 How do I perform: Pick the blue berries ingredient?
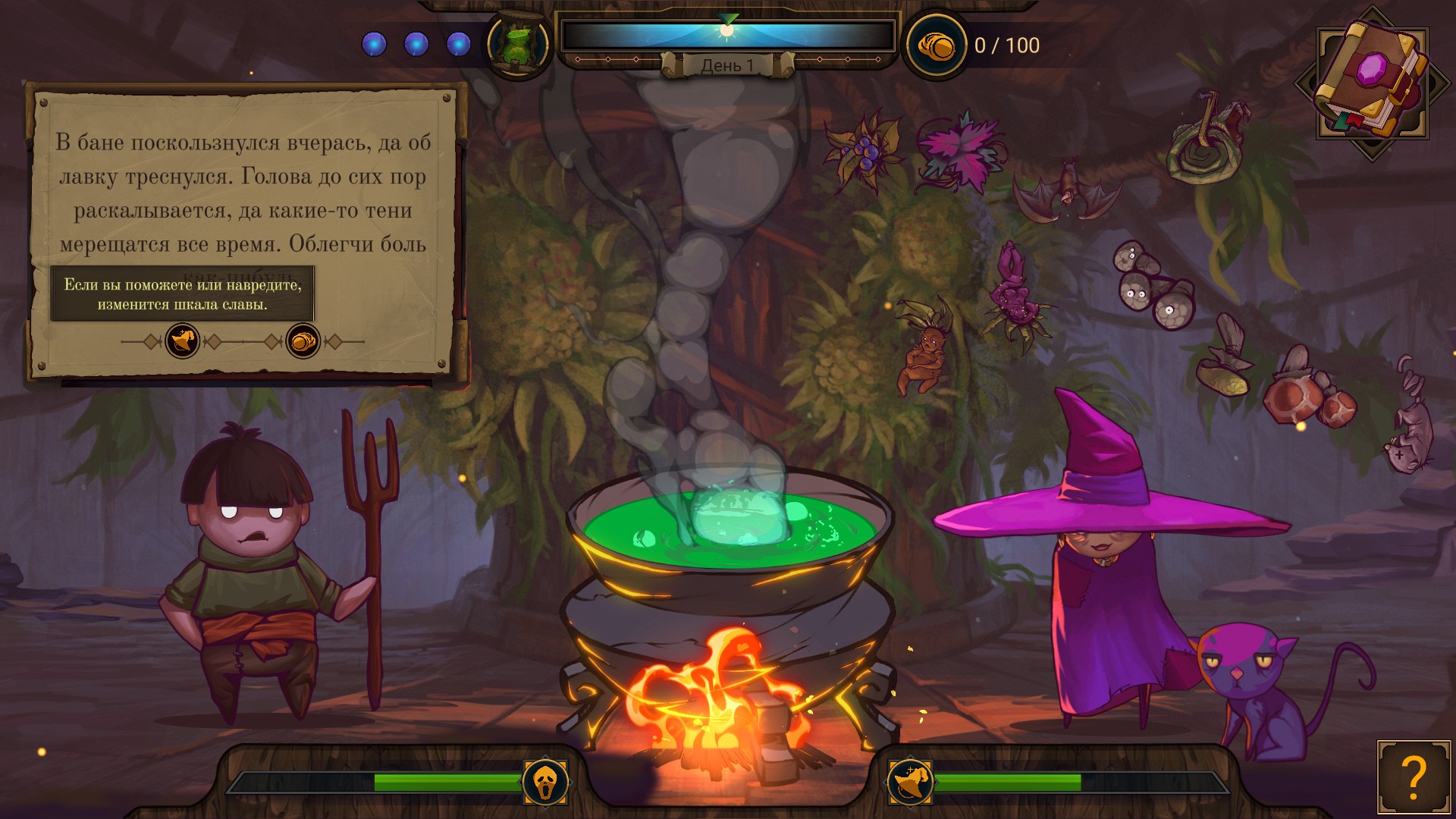(864, 149)
